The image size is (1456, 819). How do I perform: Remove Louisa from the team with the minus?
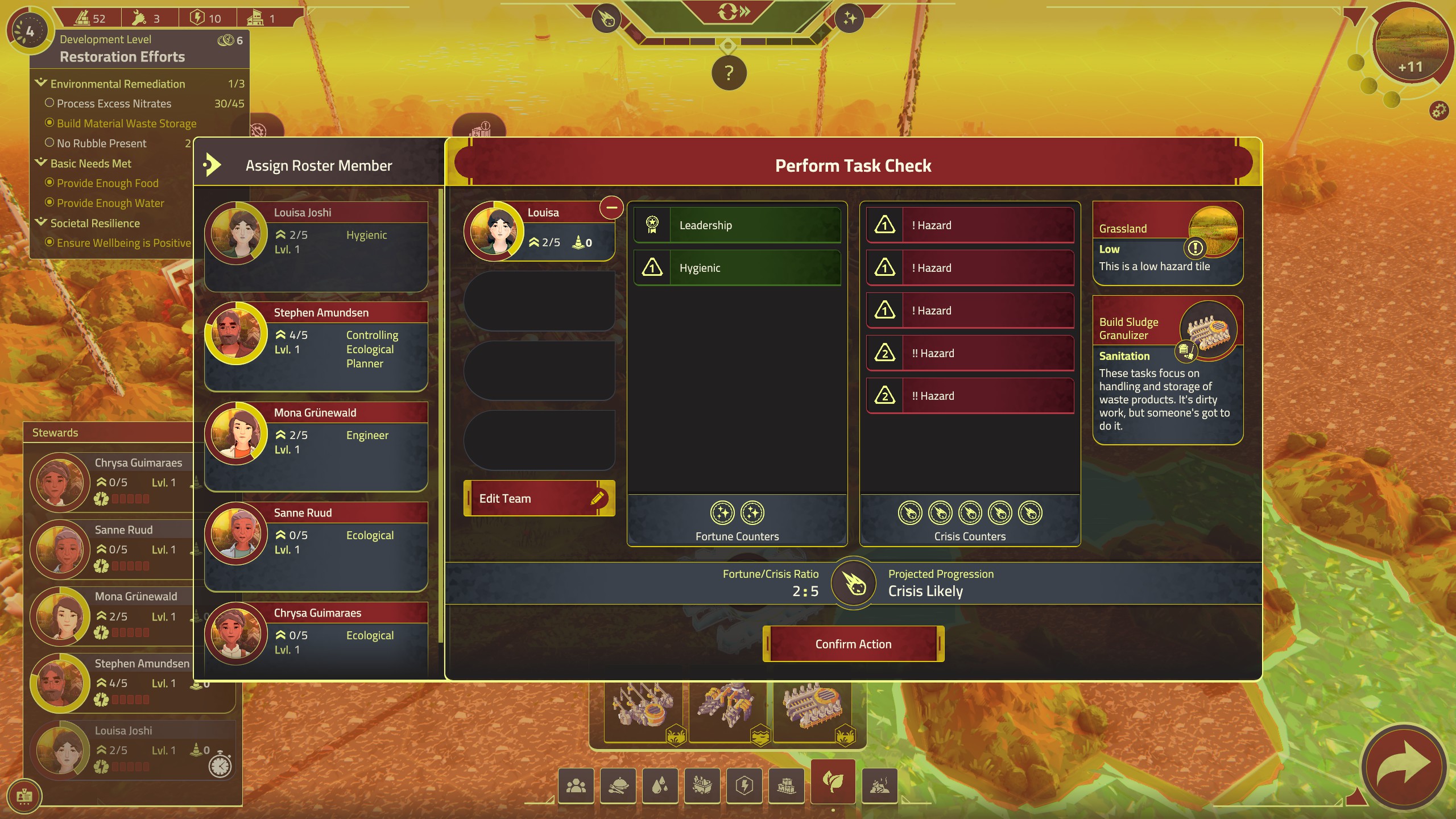tap(612, 208)
